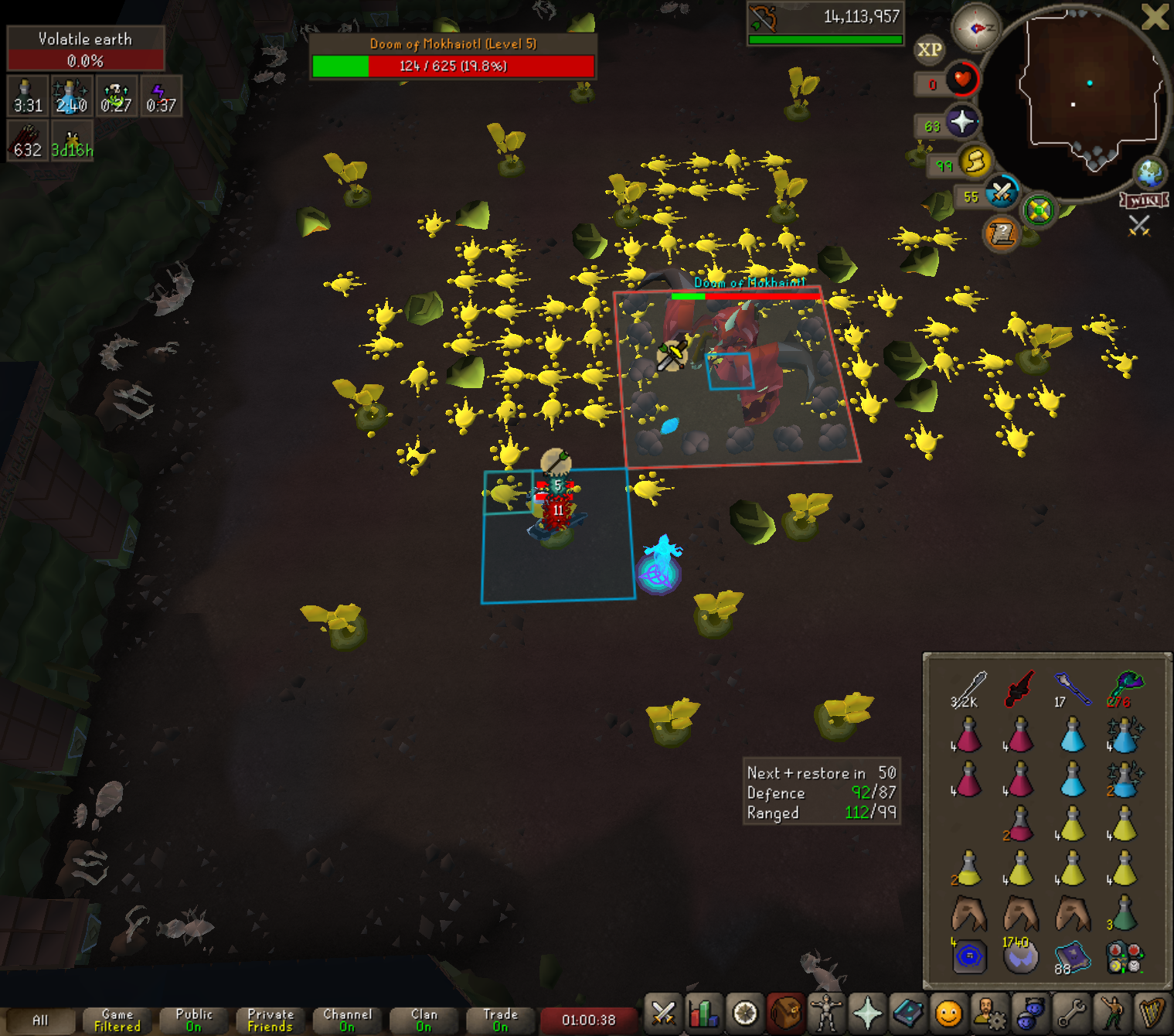Select the Game Filtered chat tab
This screenshot has width=1174, height=1036.
point(117,1020)
